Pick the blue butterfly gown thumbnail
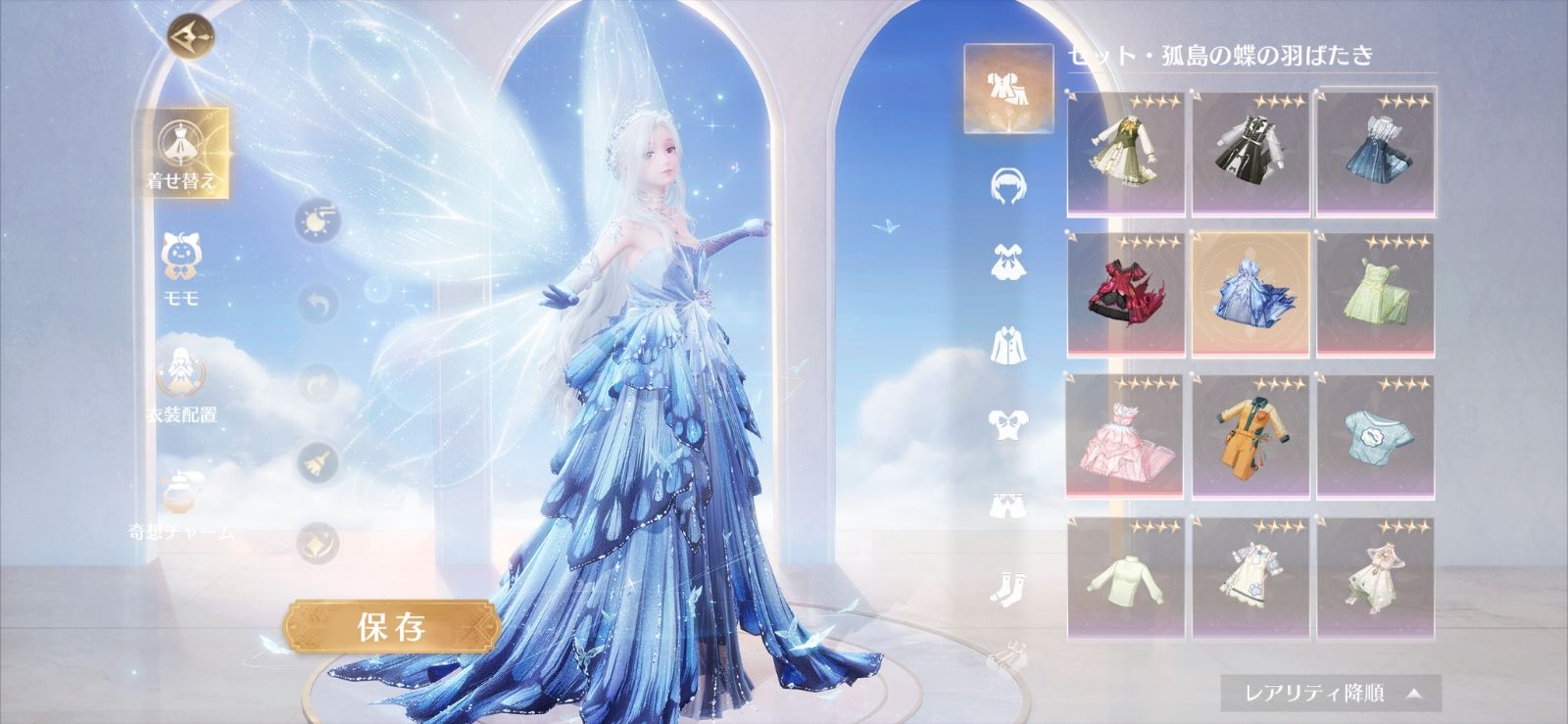 (1249, 293)
